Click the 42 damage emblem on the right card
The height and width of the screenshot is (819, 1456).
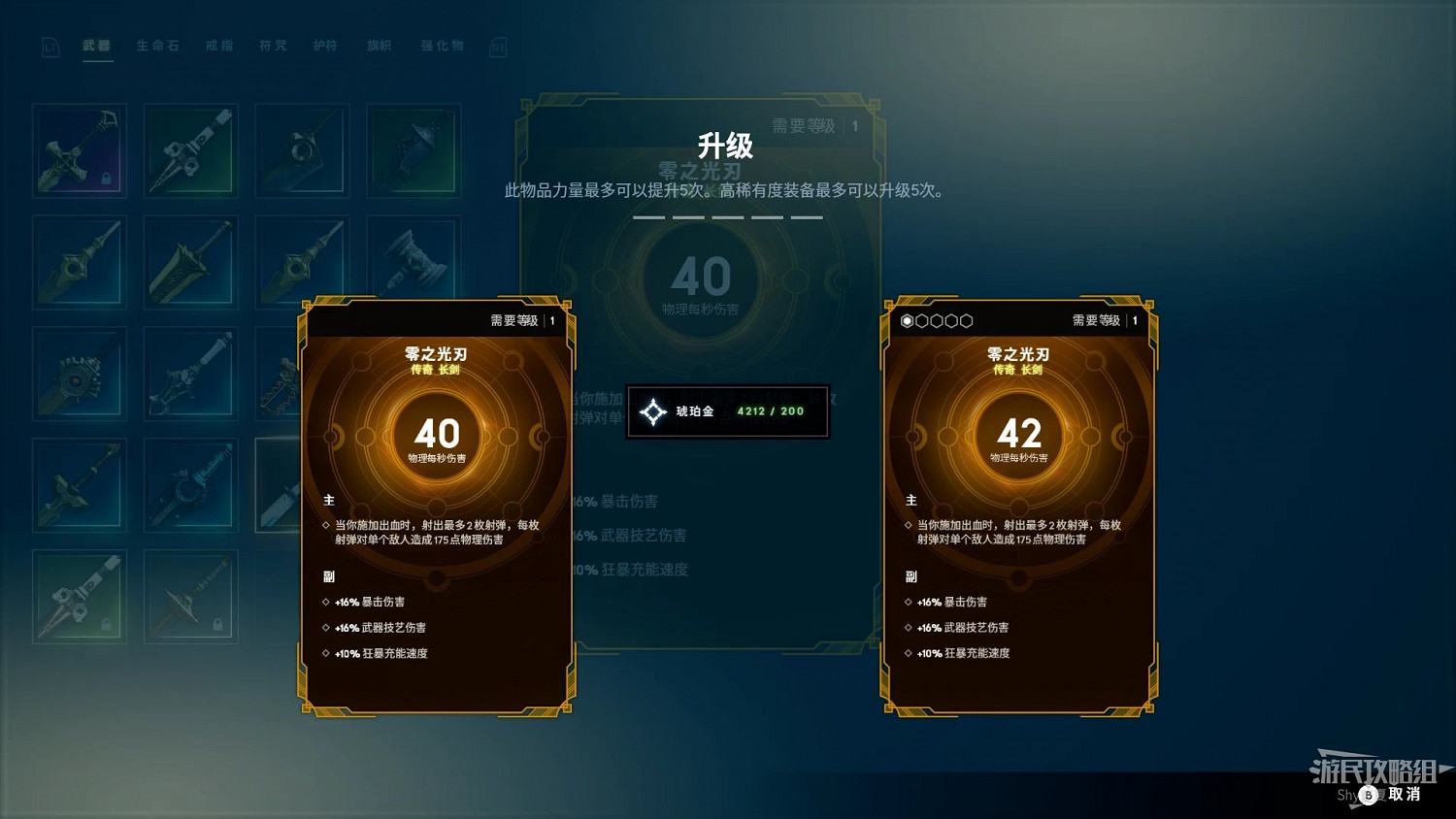coord(1019,436)
